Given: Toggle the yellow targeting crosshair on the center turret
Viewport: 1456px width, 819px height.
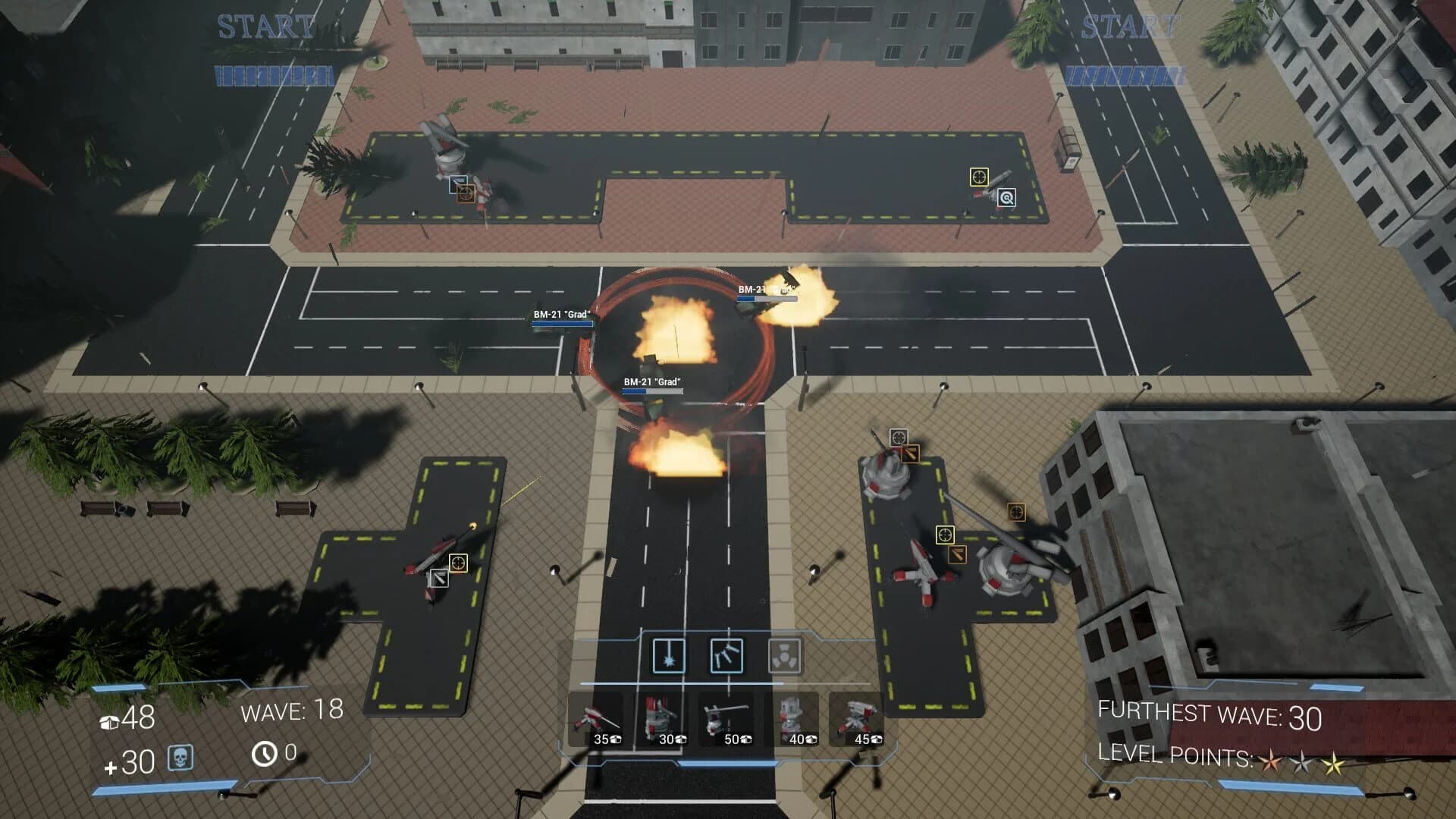Looking at the screenshot, I should click(945, 535).
